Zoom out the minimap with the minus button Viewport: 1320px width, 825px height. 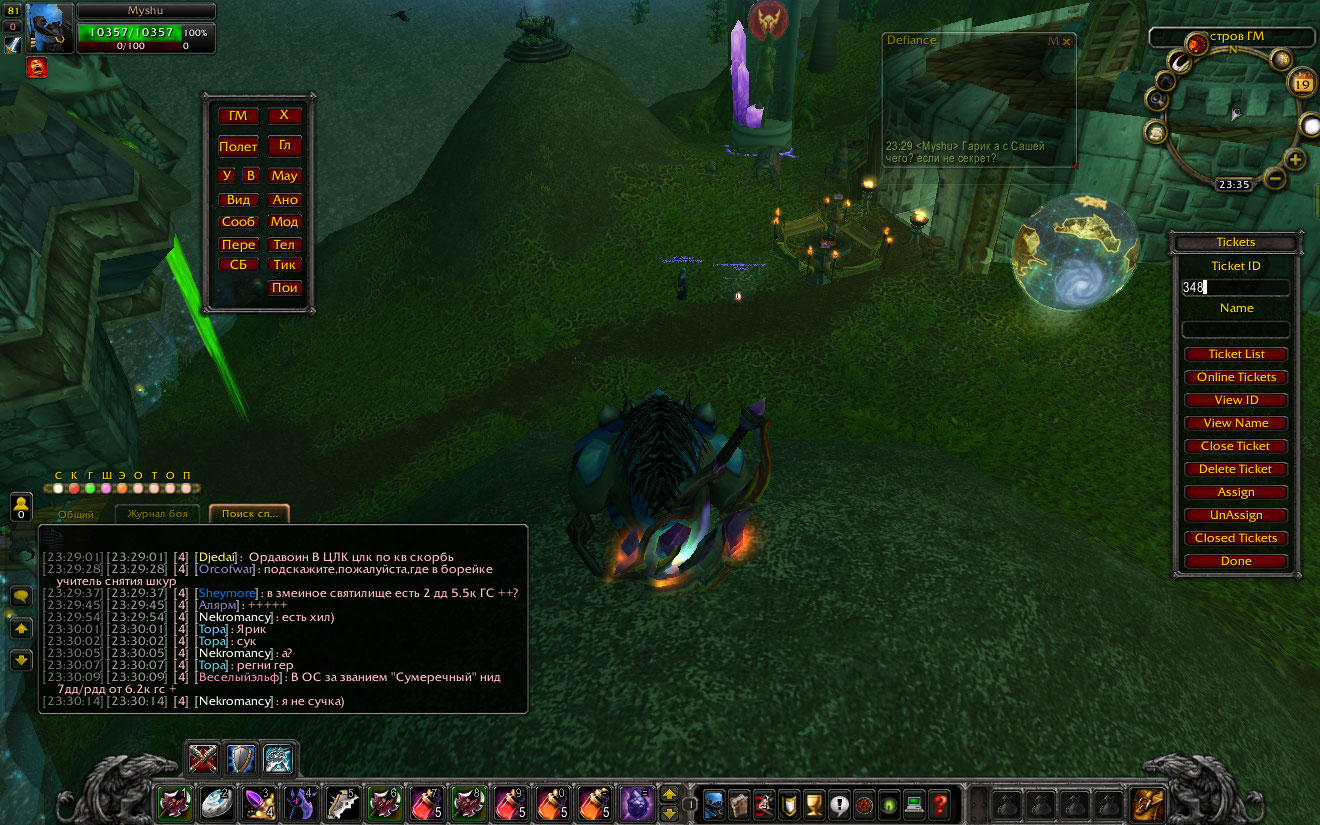tap(1274, 179)
